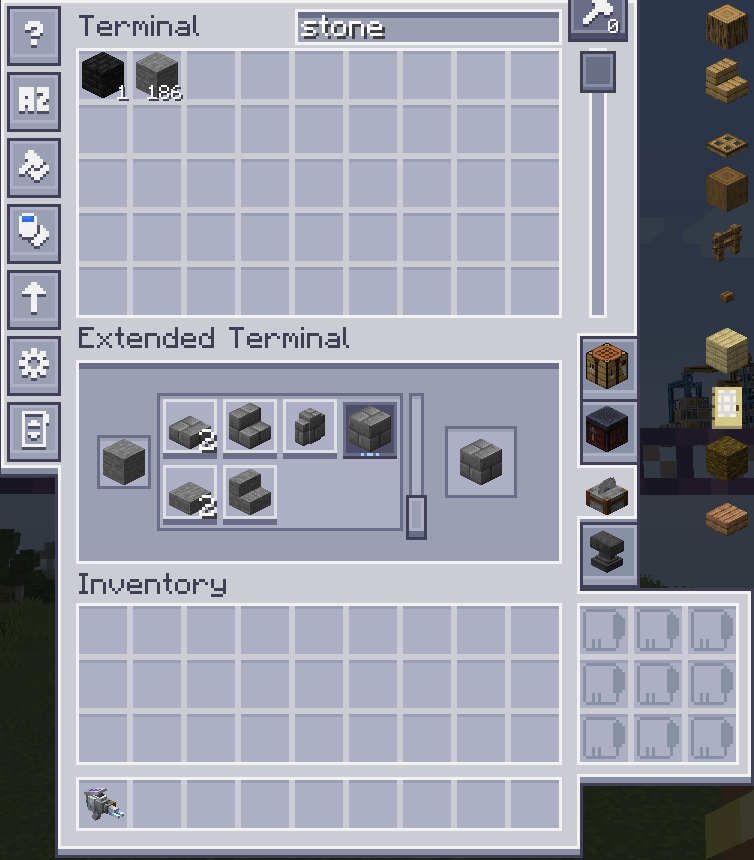Image resolution: width=754 pixels, height=860 pixels.
Task: Click the terminal item list scrollbar handle
Action: click(598, 72)
